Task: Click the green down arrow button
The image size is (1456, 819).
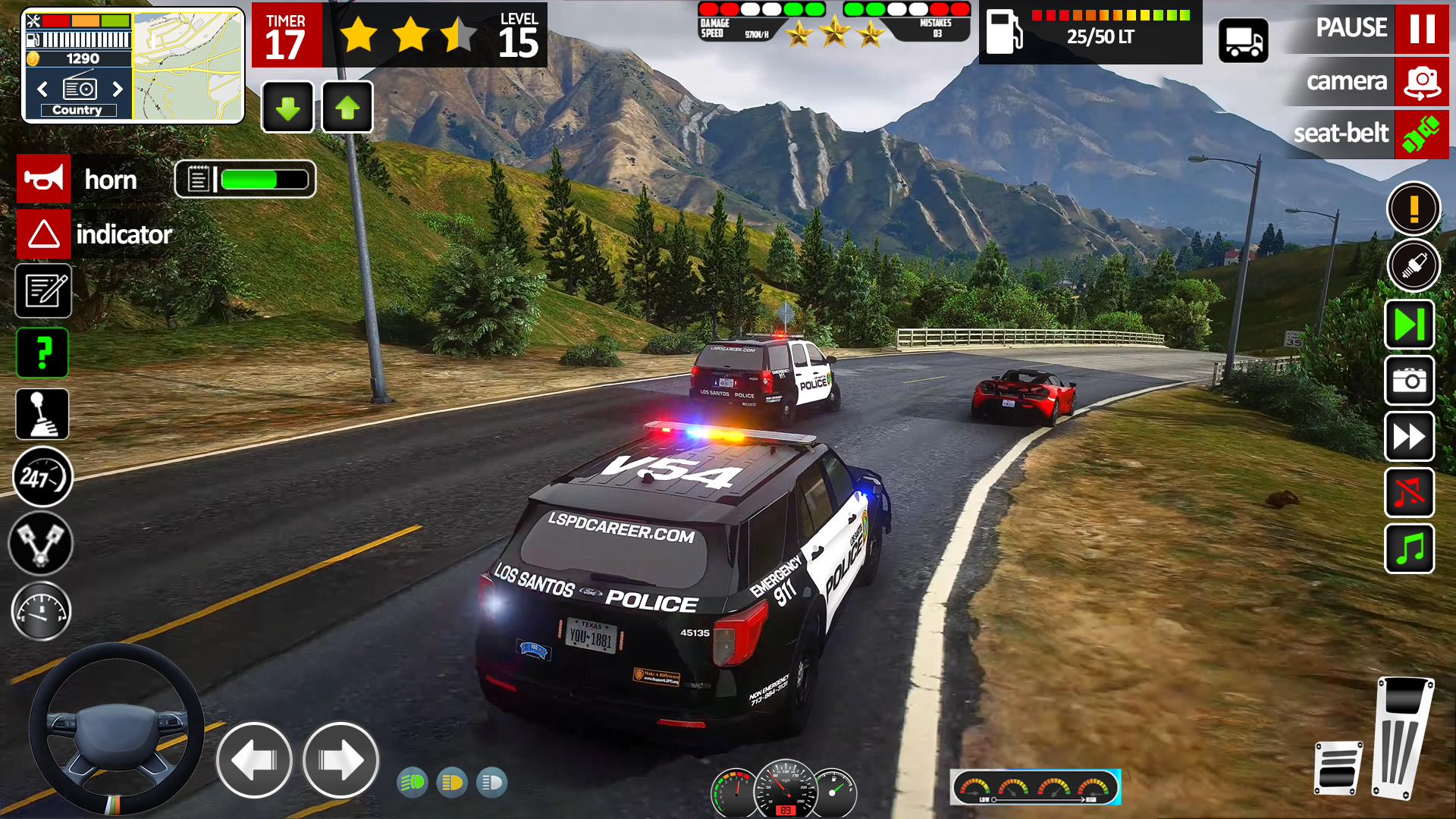Action: [x=287, y=108]
